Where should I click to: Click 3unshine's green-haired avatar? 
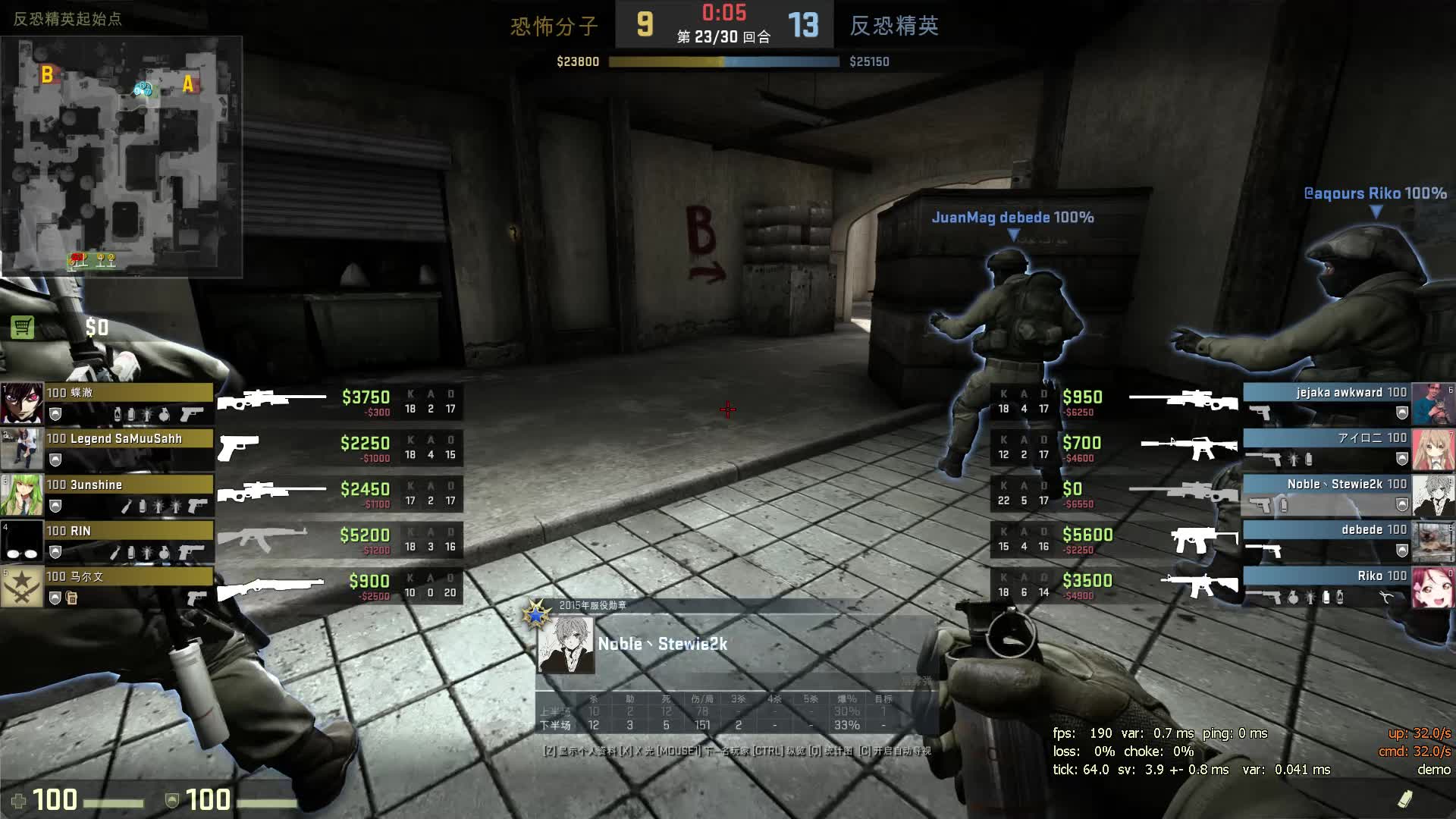[21, 496]
